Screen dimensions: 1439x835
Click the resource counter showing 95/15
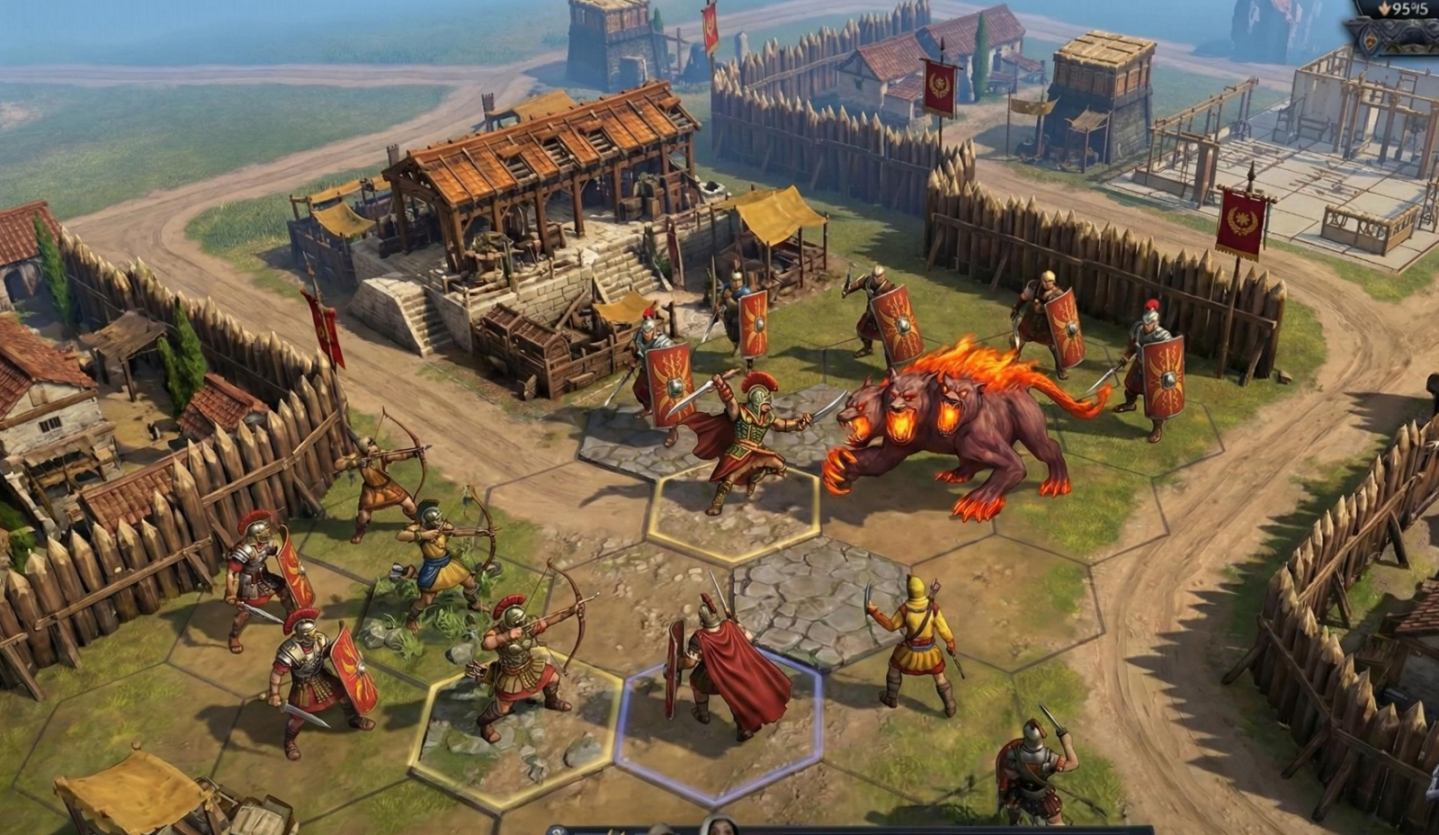[x=1410, y=10]
